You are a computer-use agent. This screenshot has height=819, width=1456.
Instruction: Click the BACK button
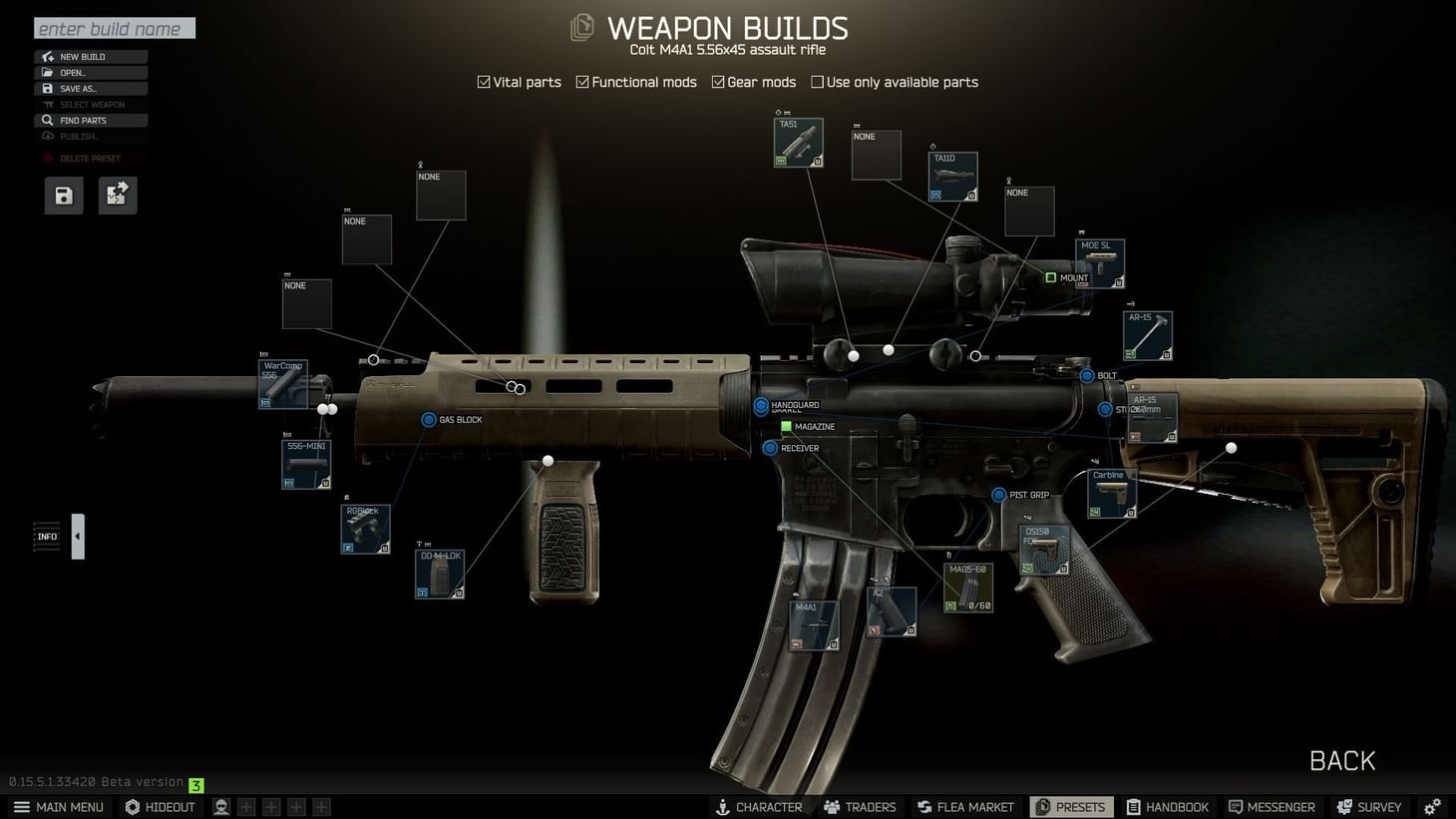(x=1340, y=760)
